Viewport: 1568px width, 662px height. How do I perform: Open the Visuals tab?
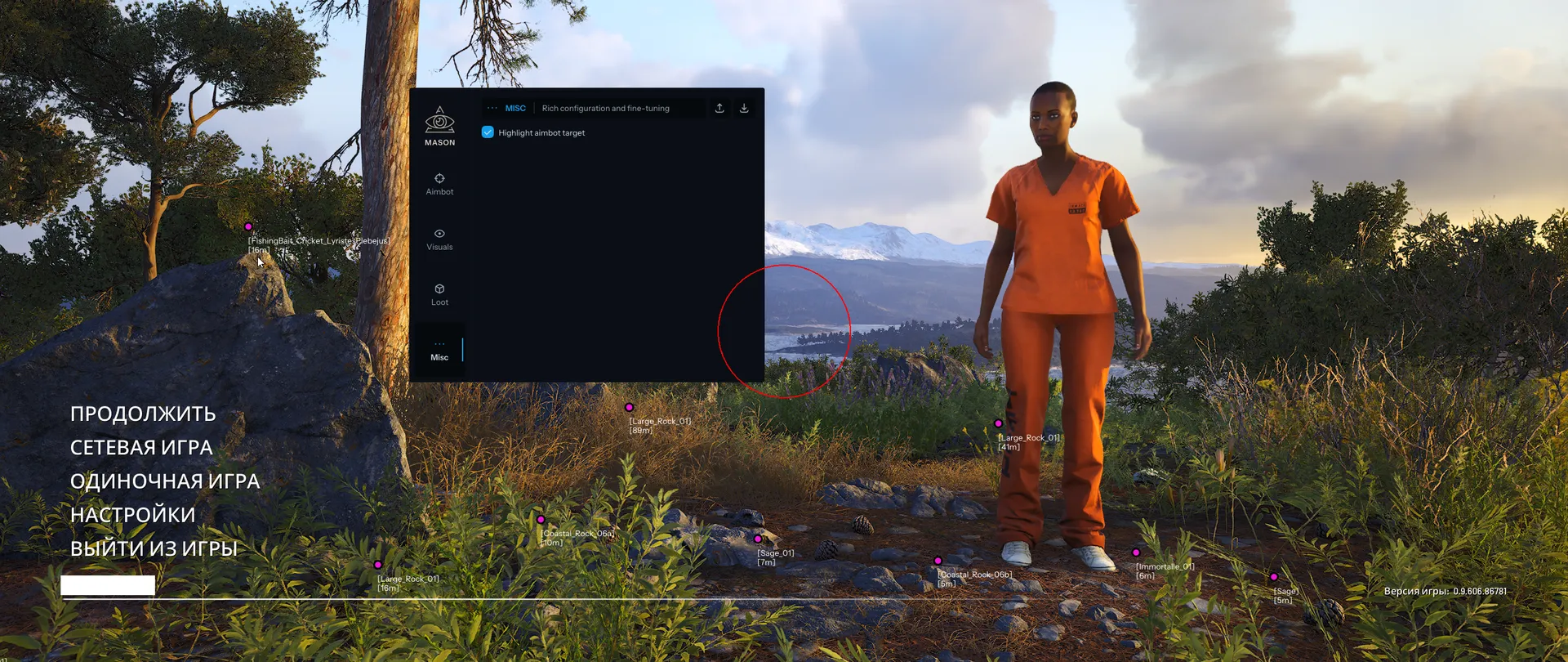pos(439,239)
